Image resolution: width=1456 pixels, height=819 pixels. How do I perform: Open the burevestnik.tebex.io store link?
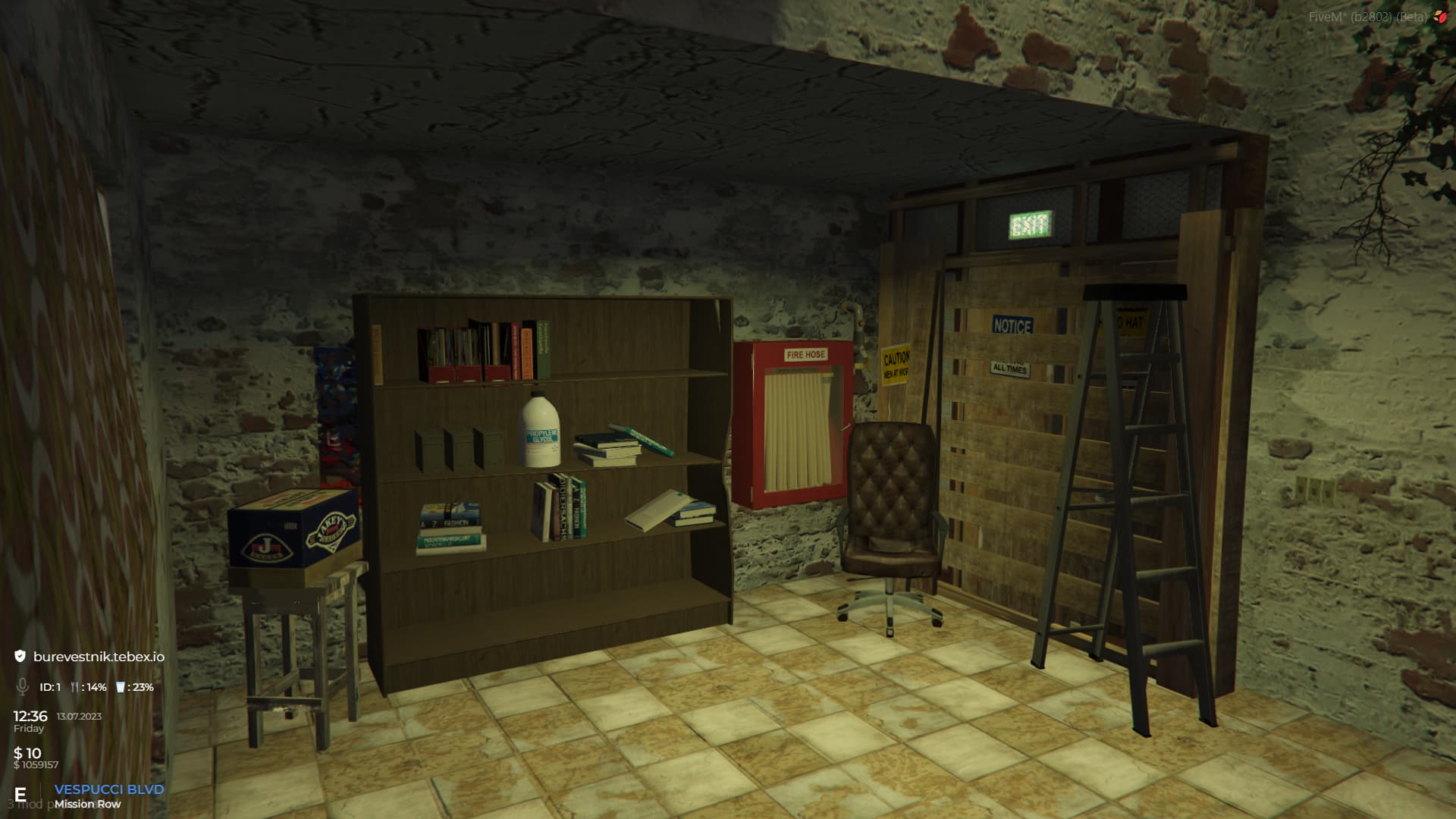[99, 657]
